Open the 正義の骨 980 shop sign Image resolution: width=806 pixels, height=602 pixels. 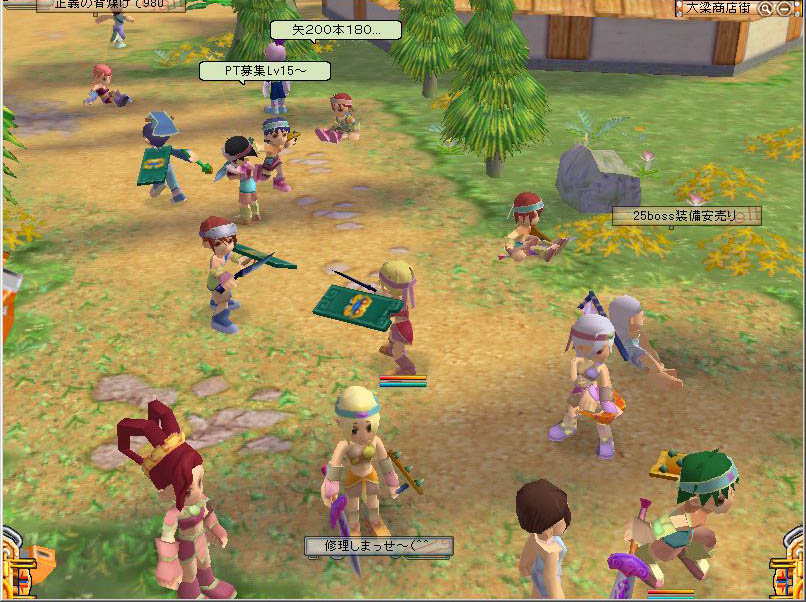110,5
